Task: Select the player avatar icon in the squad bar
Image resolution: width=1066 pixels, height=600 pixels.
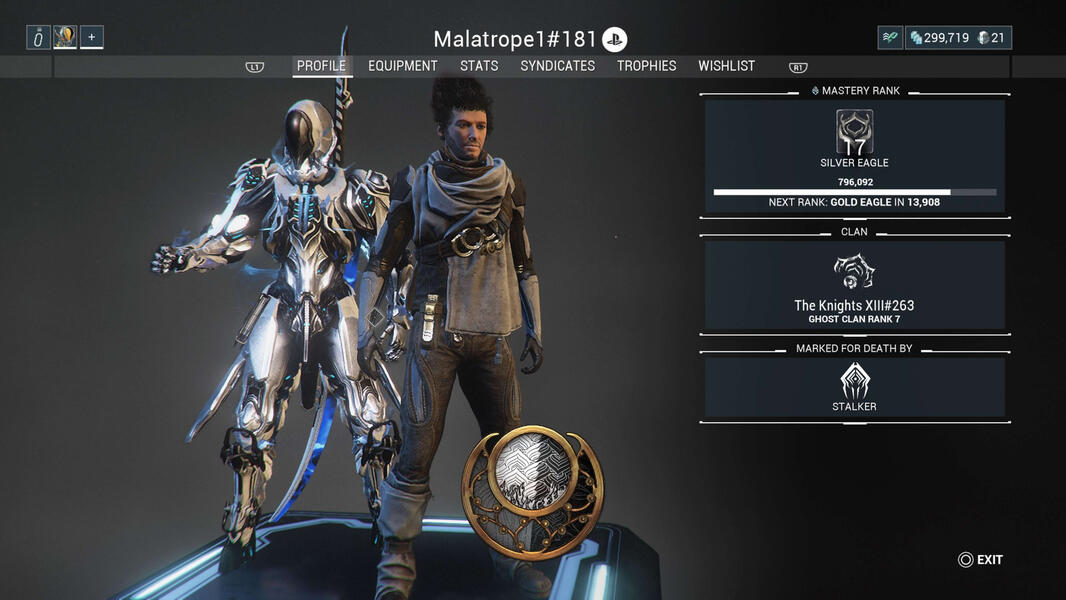Action: pos(65,38)
